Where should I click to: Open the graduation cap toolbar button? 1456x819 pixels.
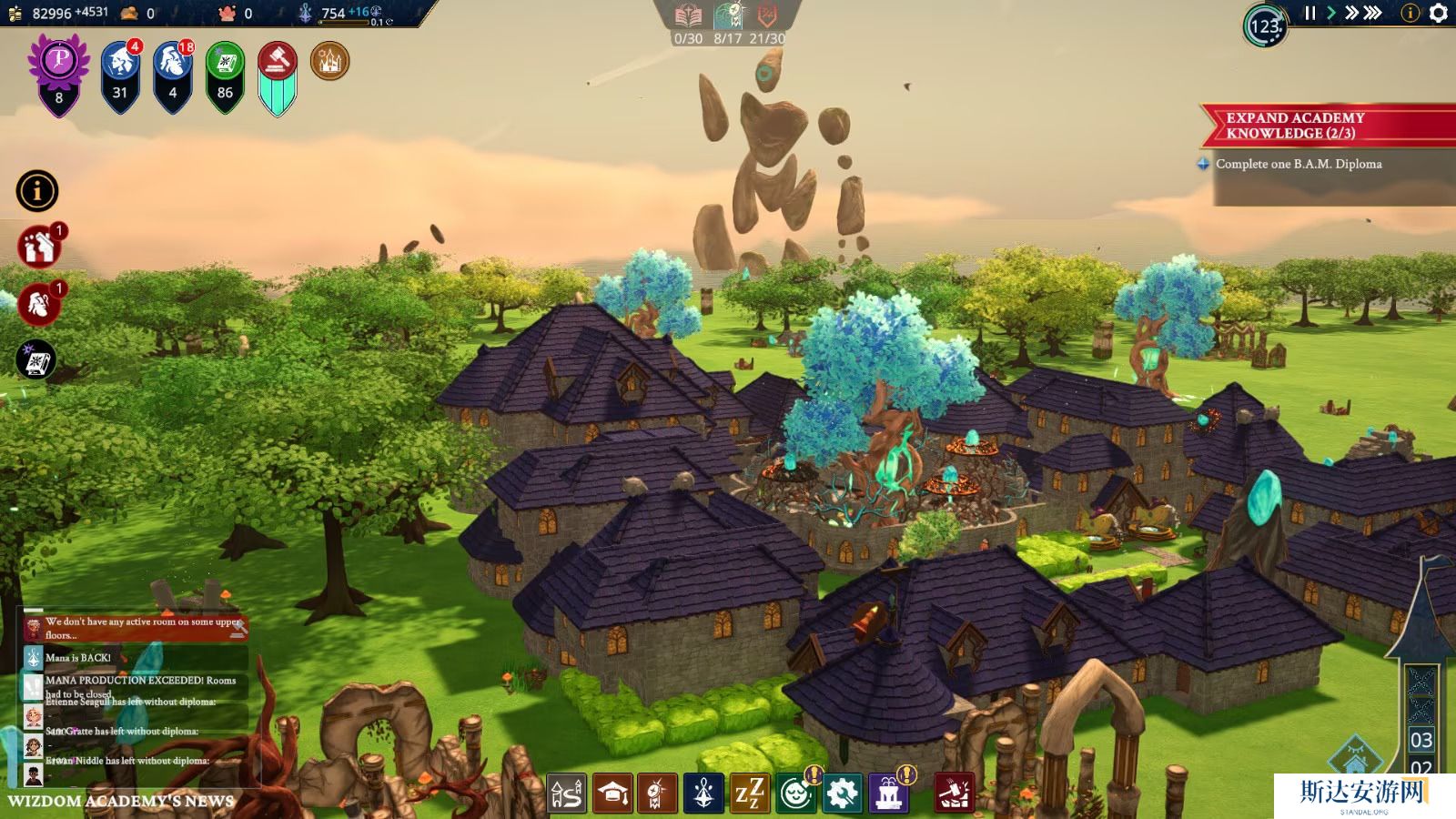click(x=612, y=794)
